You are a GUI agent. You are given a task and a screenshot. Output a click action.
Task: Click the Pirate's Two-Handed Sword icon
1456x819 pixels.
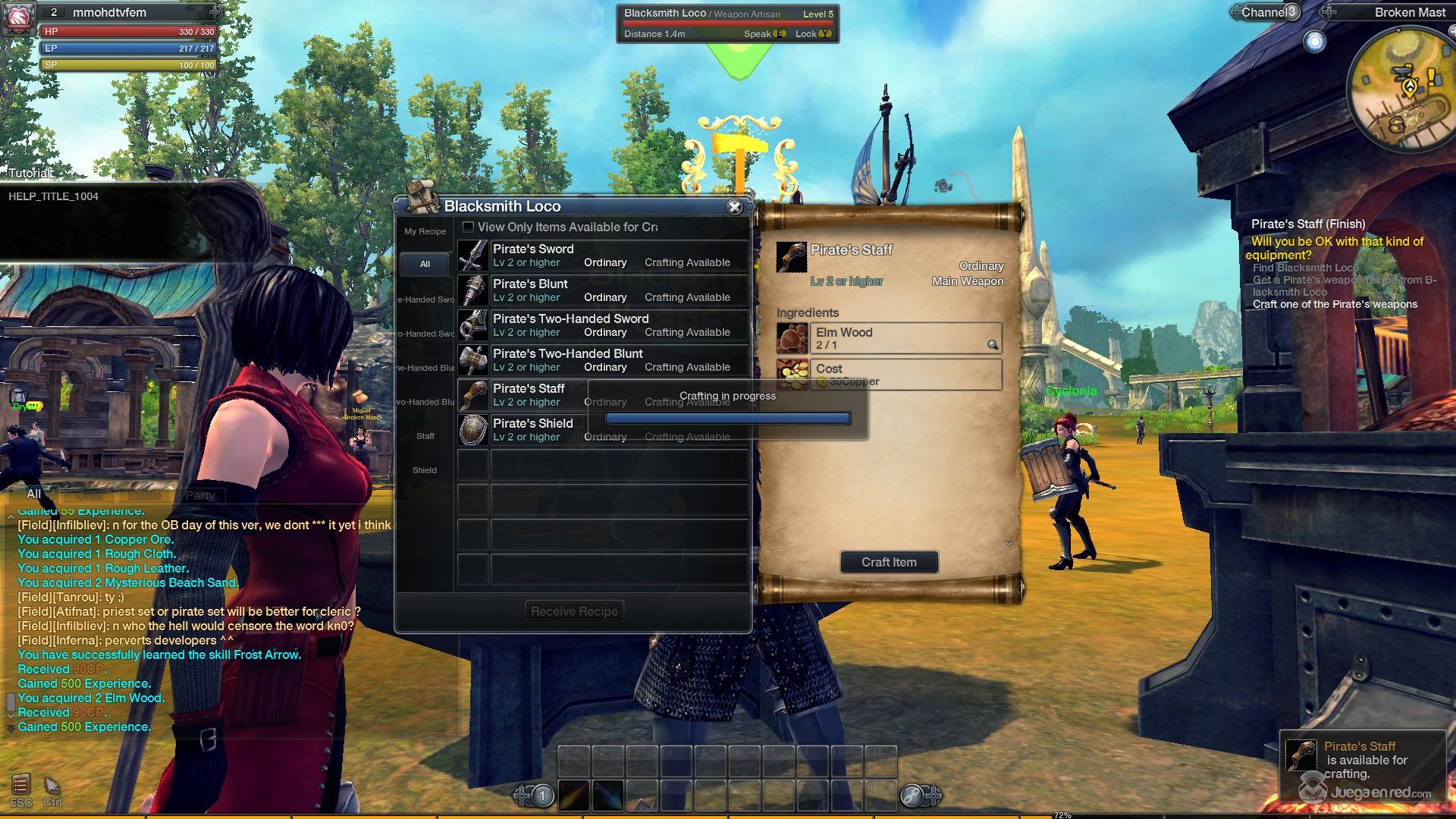coord(472,325)
